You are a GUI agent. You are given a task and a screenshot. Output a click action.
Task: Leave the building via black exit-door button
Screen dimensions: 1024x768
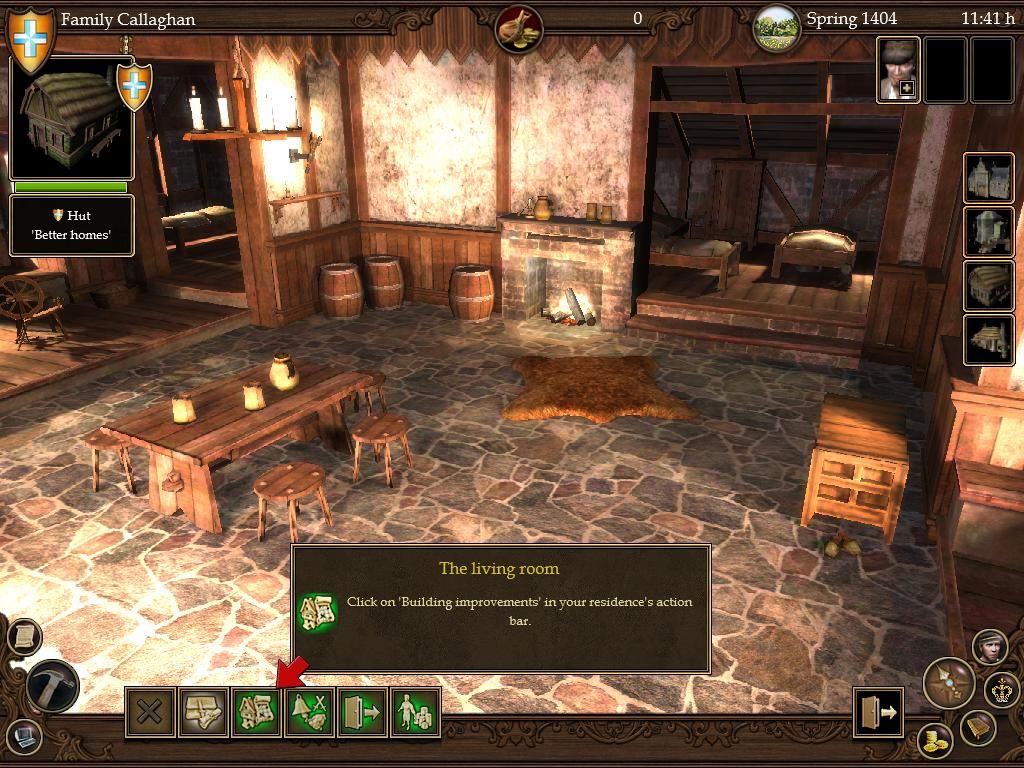point(878,712)
